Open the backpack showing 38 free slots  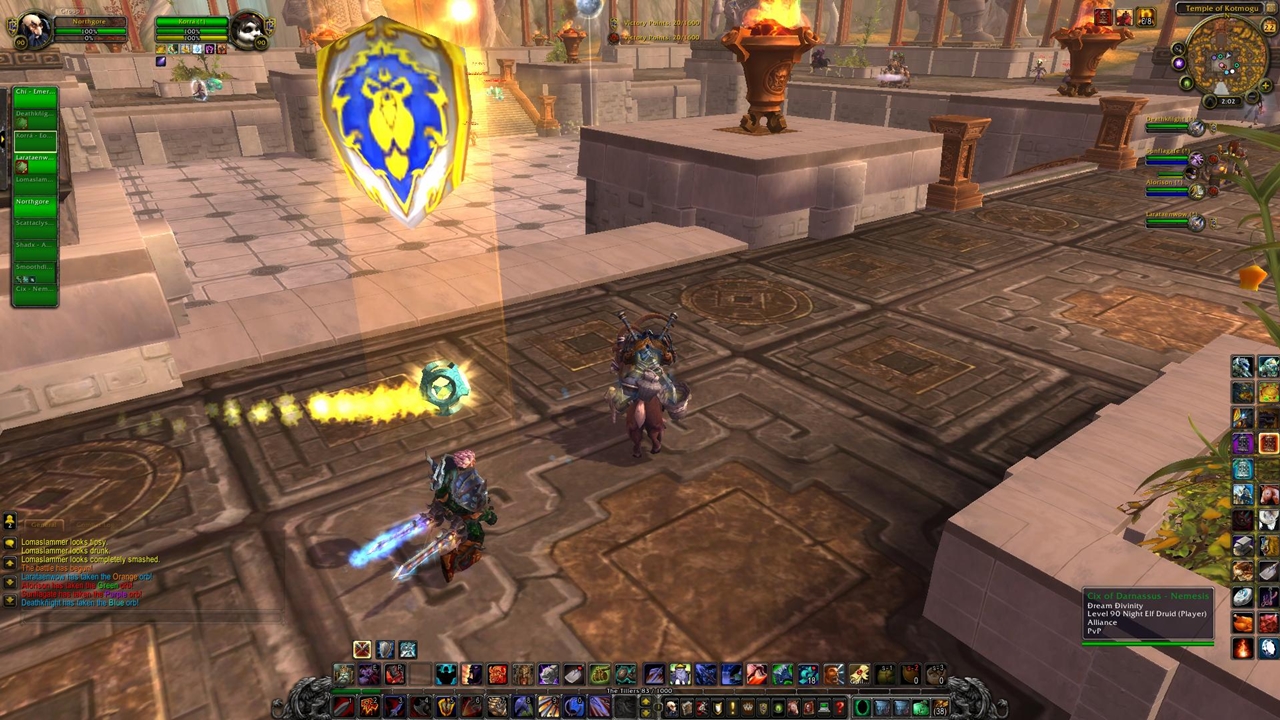(940, 708)
